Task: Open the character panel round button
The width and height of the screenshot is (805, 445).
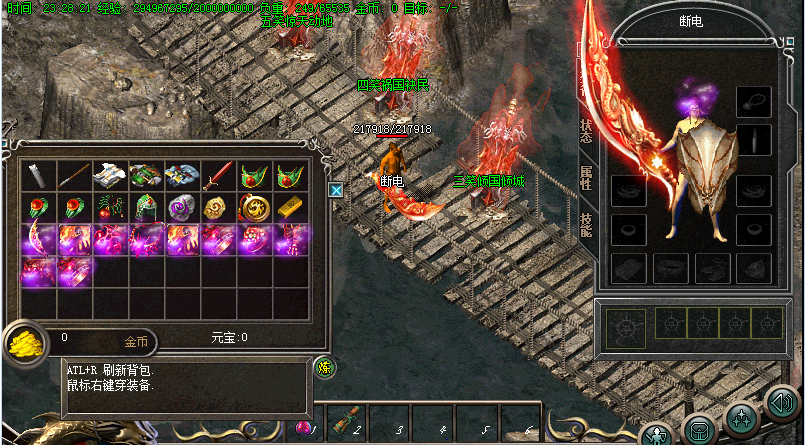Action: (657, 435)
